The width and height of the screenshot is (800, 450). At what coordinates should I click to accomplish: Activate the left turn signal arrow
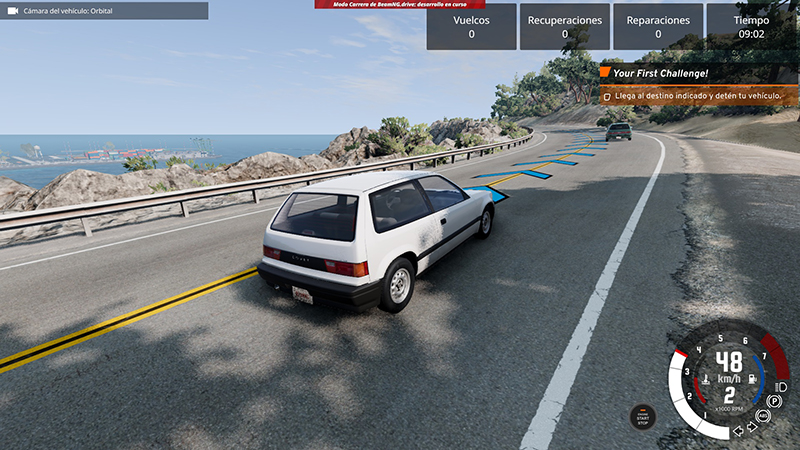click(x=737, y=431)
